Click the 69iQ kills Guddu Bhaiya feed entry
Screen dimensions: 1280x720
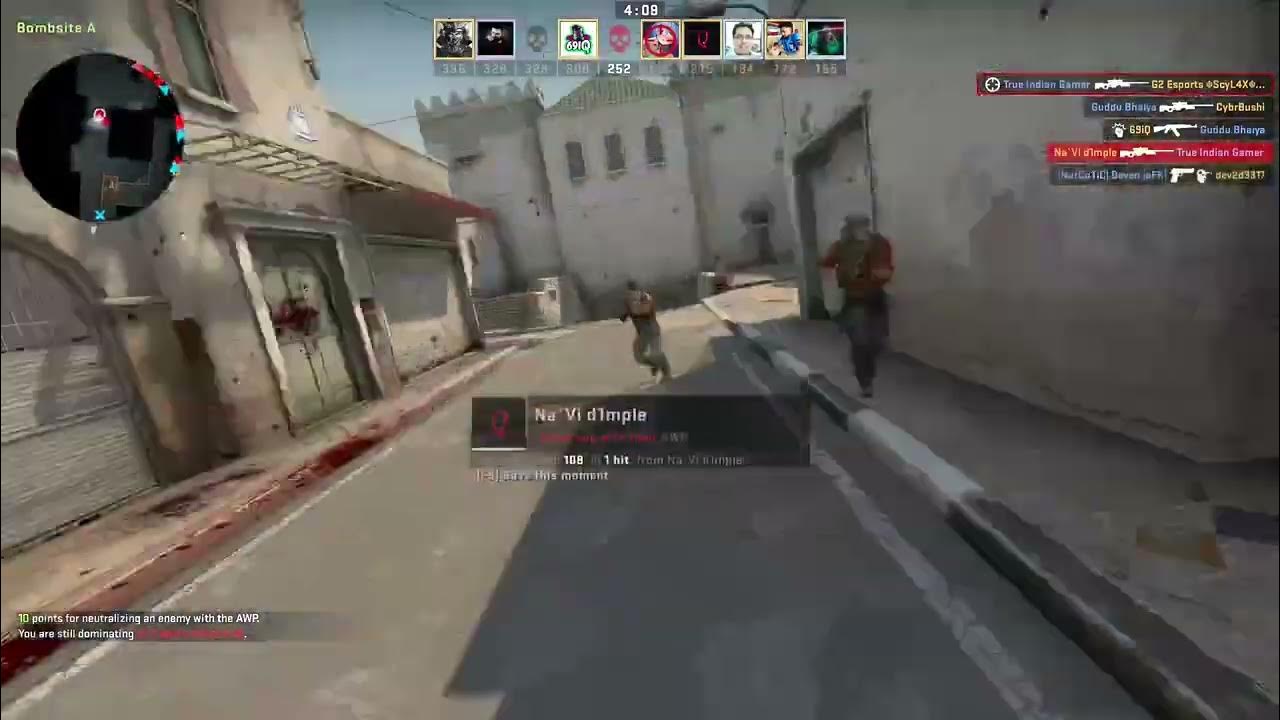click(x=1188, y=130)
